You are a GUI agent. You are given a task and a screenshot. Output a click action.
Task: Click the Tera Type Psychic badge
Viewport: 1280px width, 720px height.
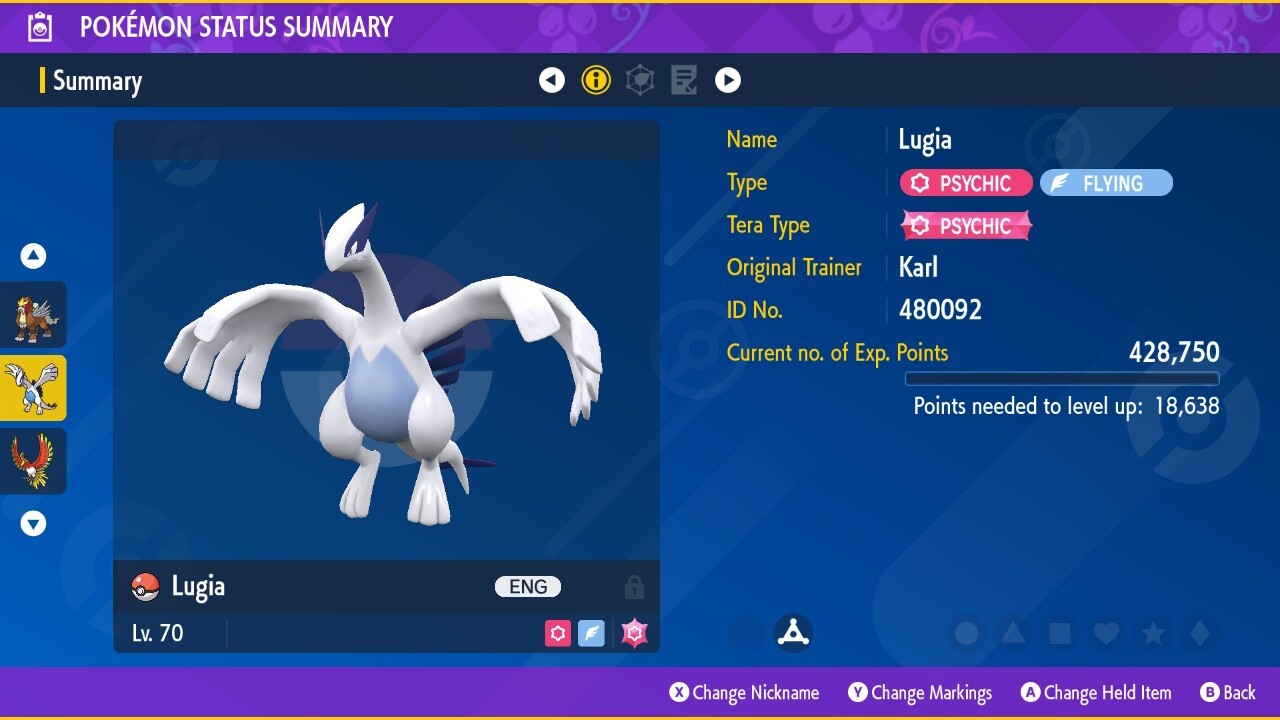coord(965,225)
